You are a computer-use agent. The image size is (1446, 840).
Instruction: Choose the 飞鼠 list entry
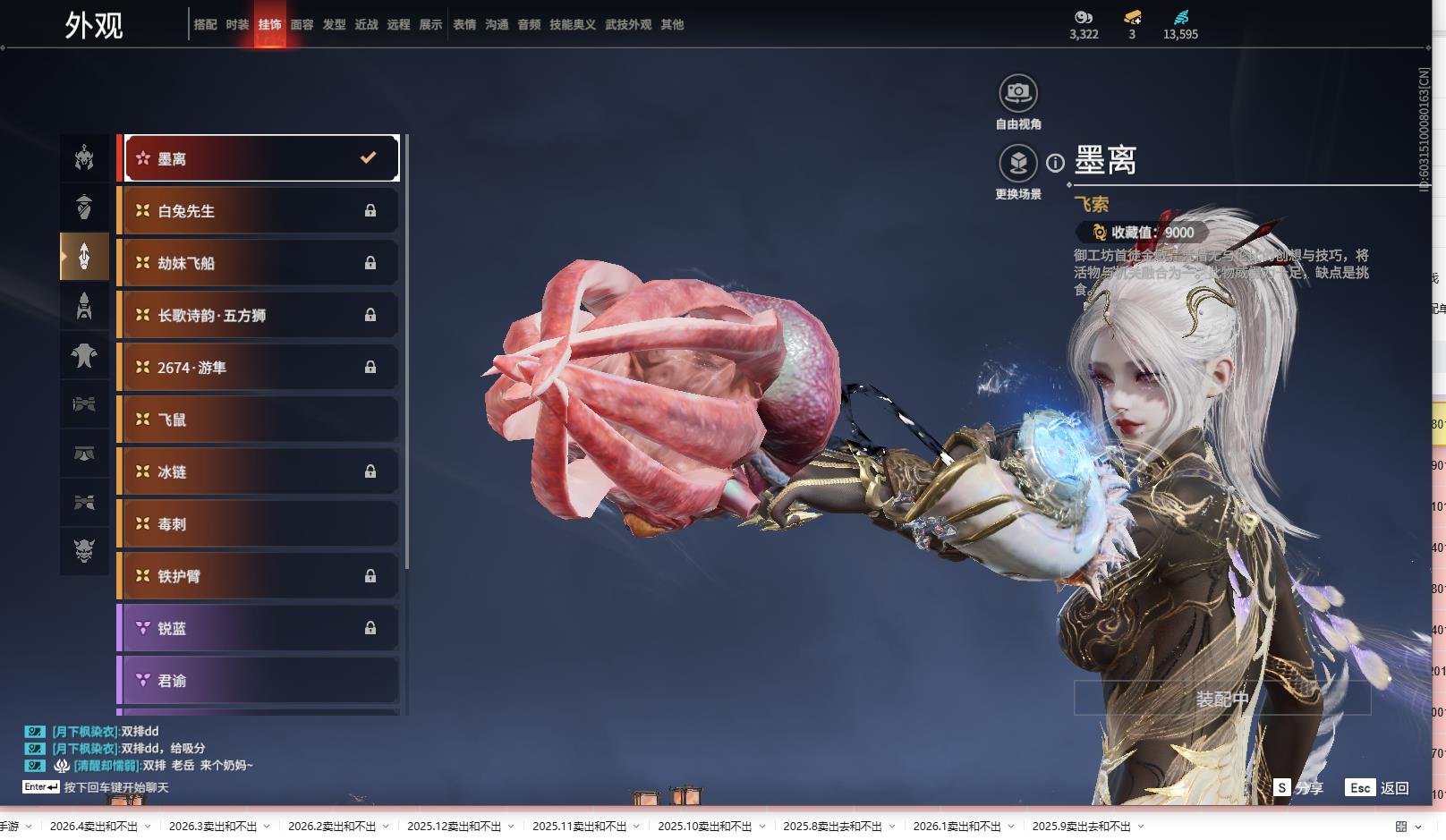click(x=258, y=420)
